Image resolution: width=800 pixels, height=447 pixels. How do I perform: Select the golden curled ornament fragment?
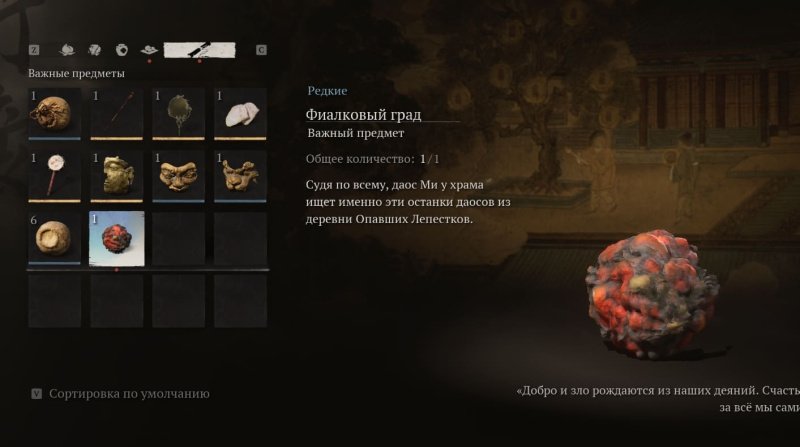[241, 176]
